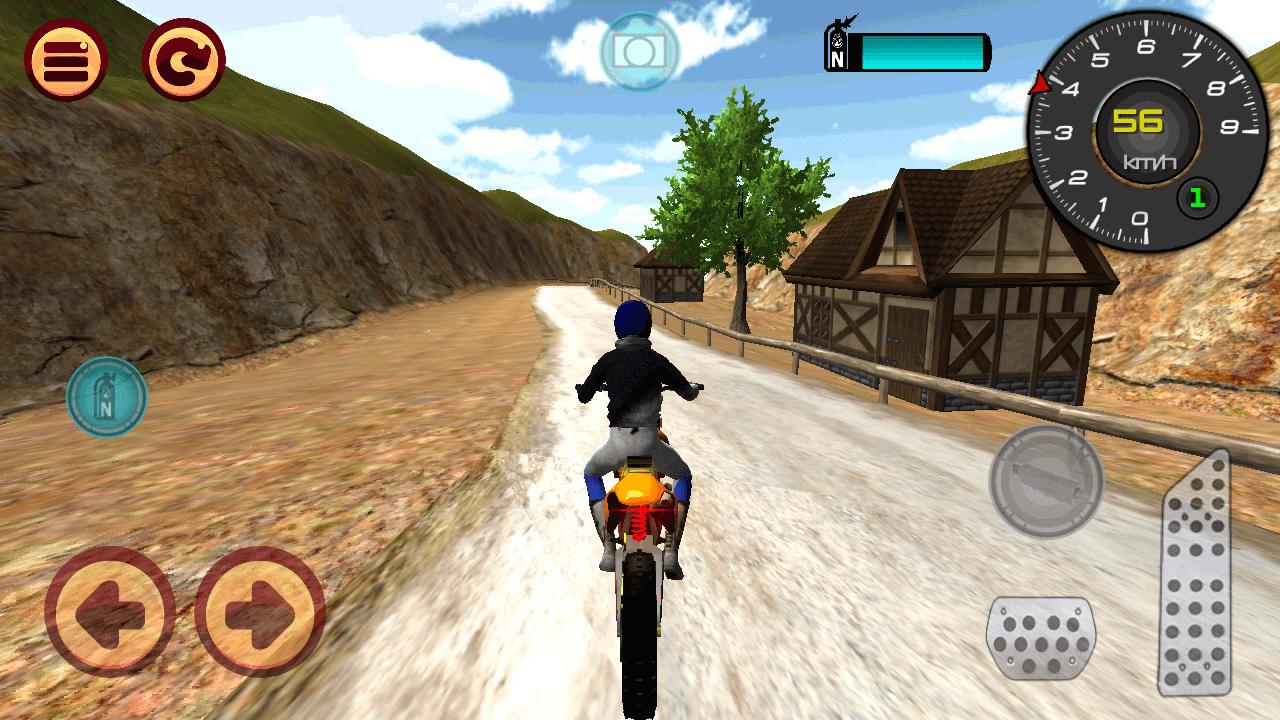Switch view with the camera icon

tap(639, 52)
